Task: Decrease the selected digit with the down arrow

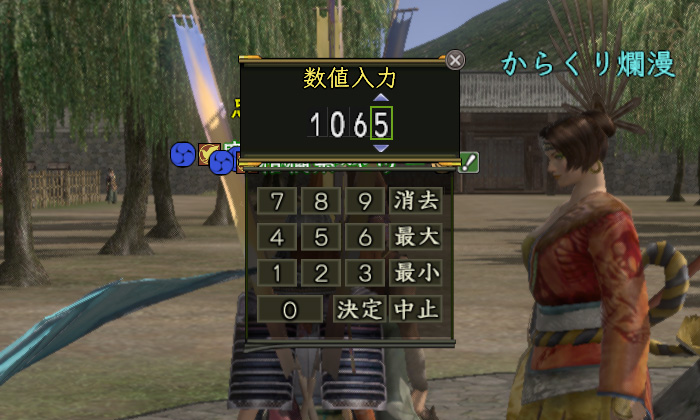Action: pyautogui.click(x=380, y=148)
